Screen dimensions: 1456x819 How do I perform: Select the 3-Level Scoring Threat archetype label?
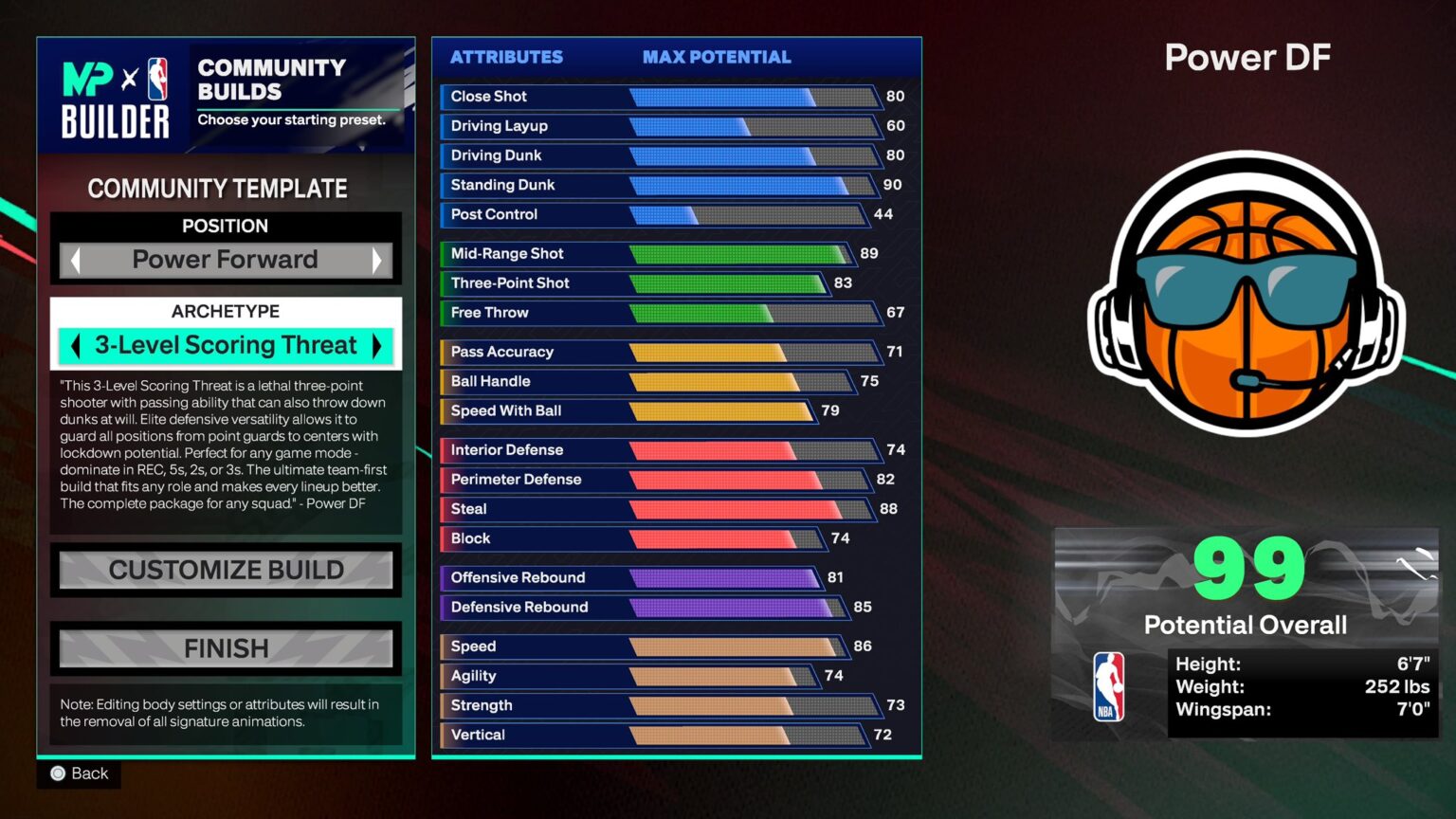pos(226,345)
